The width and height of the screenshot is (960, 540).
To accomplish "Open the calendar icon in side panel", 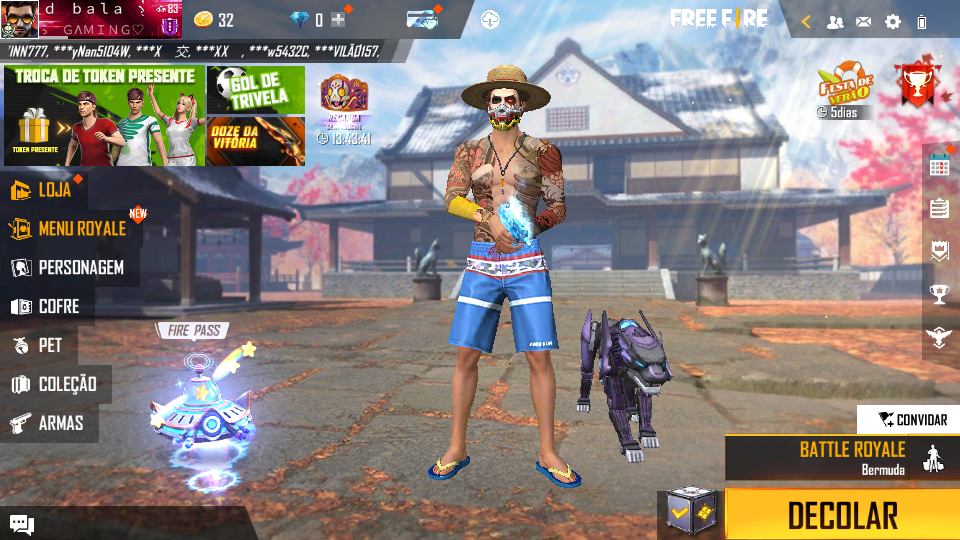I will coord(939,166).
